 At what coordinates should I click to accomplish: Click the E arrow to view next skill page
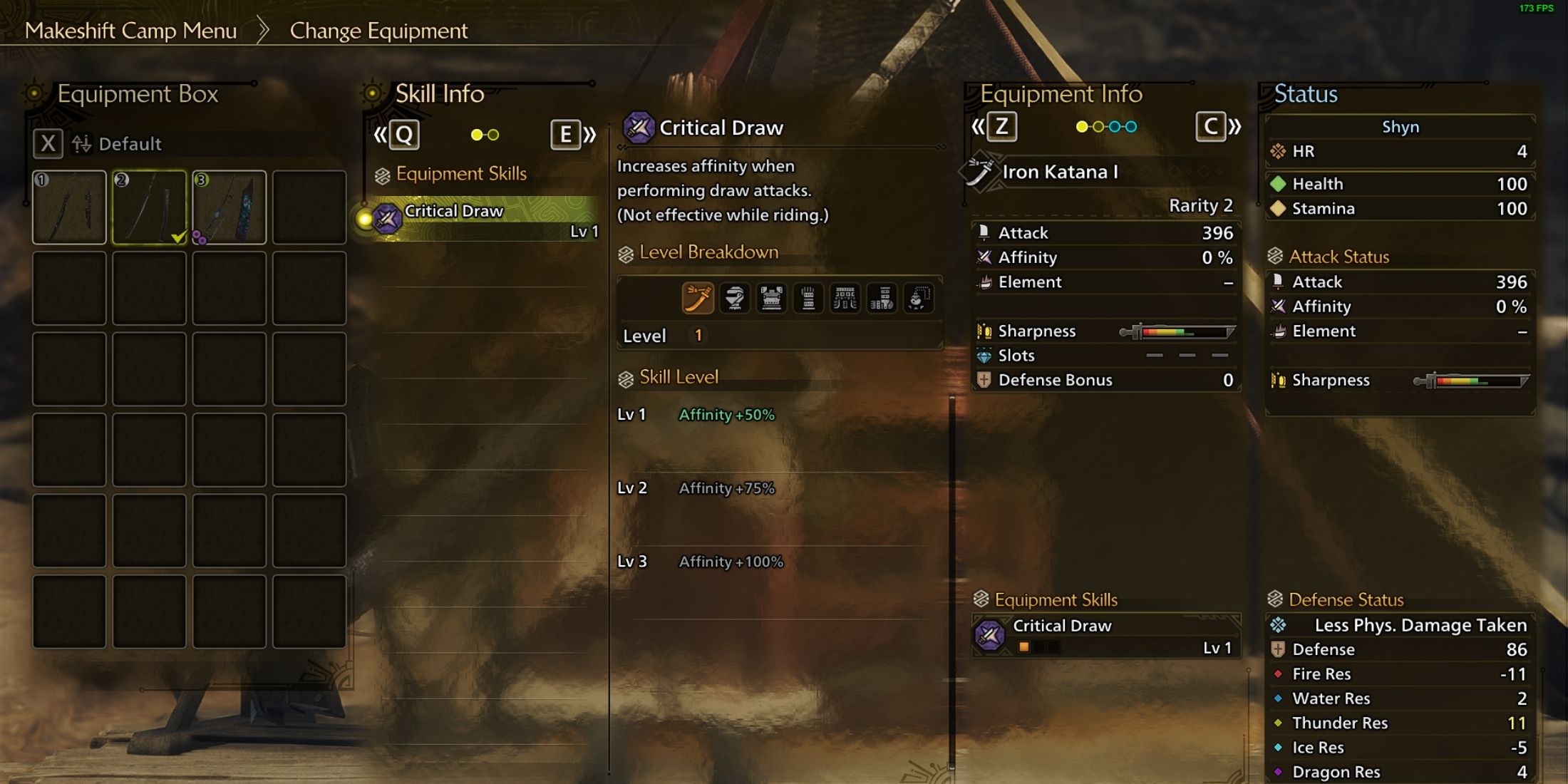tap(567, 134)
